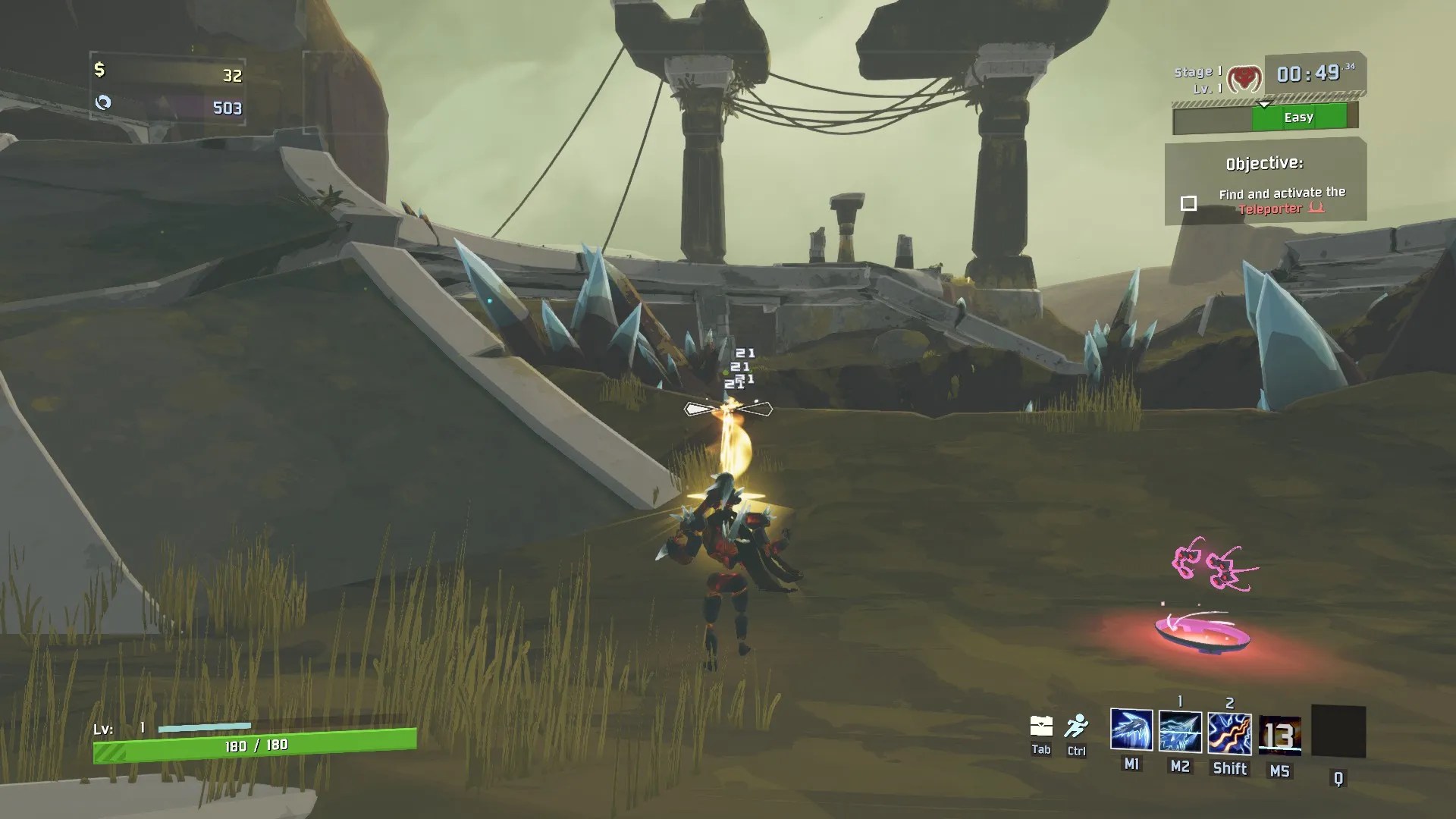The image size is (1456, 819).
Task: Select the red monster difficulty icon
Action: click(x=1244, y=78)
